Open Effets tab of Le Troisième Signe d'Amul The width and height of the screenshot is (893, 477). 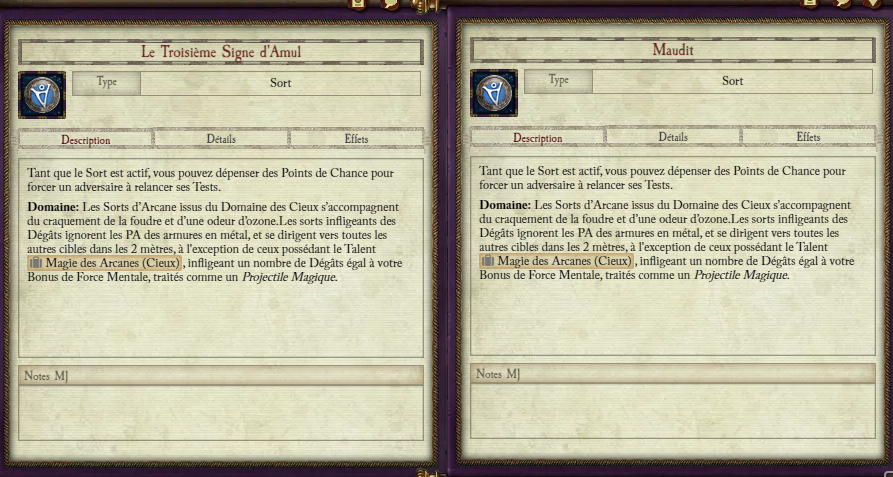pyautogui.click(x=356, y=139)
